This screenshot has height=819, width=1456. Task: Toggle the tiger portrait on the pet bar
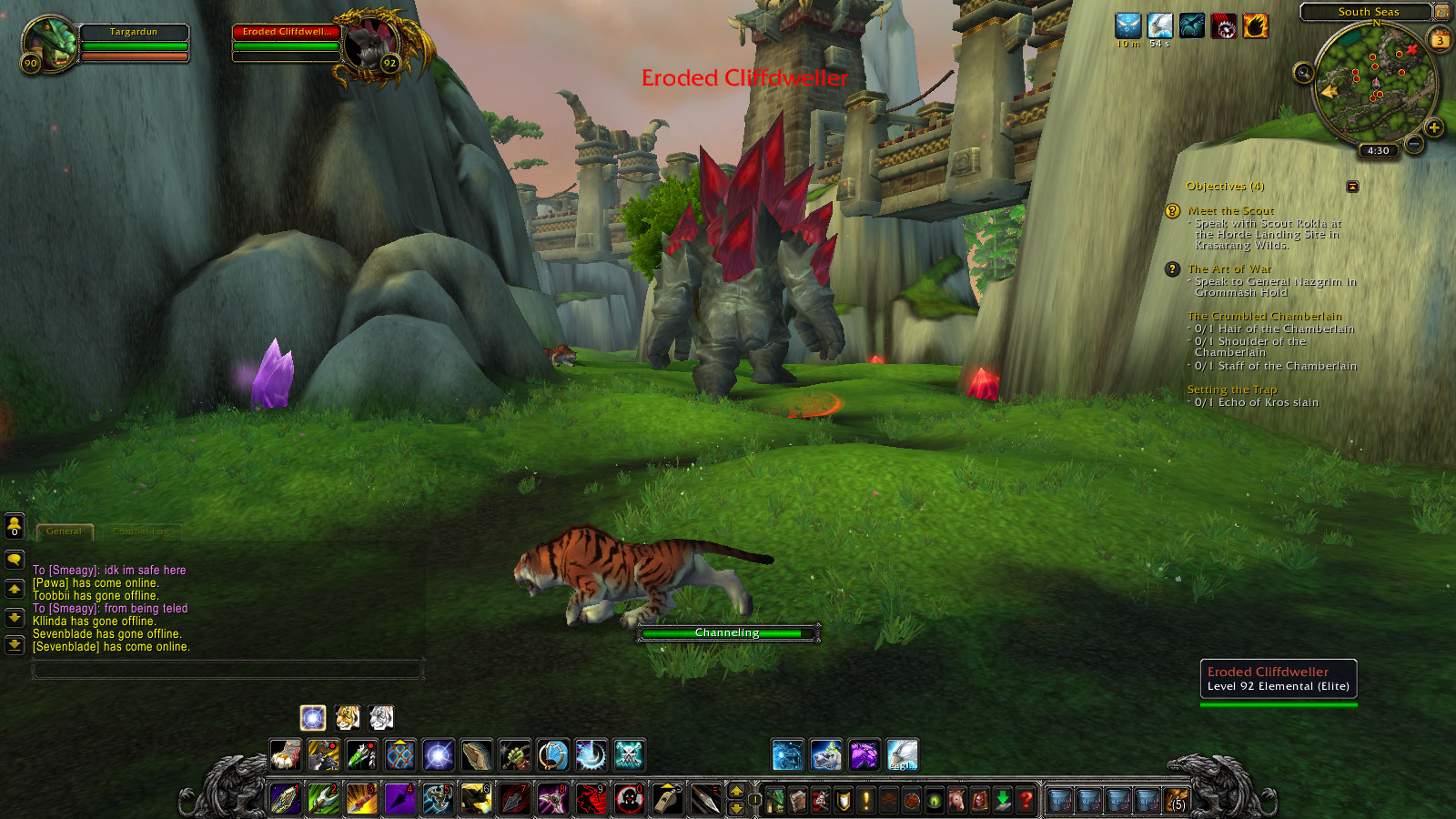coord(349,719)
